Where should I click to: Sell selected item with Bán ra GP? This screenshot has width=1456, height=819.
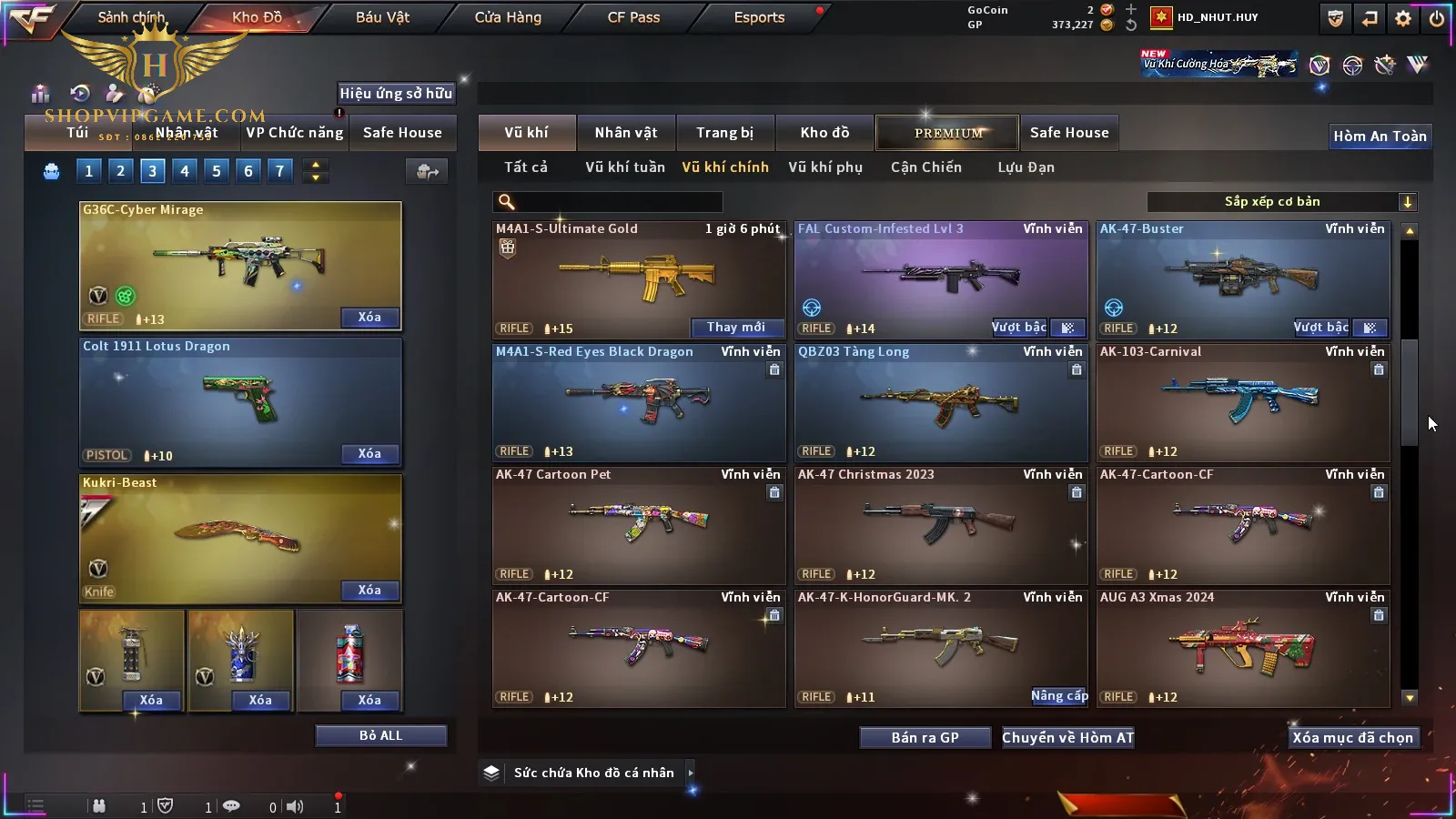point(925,738)
